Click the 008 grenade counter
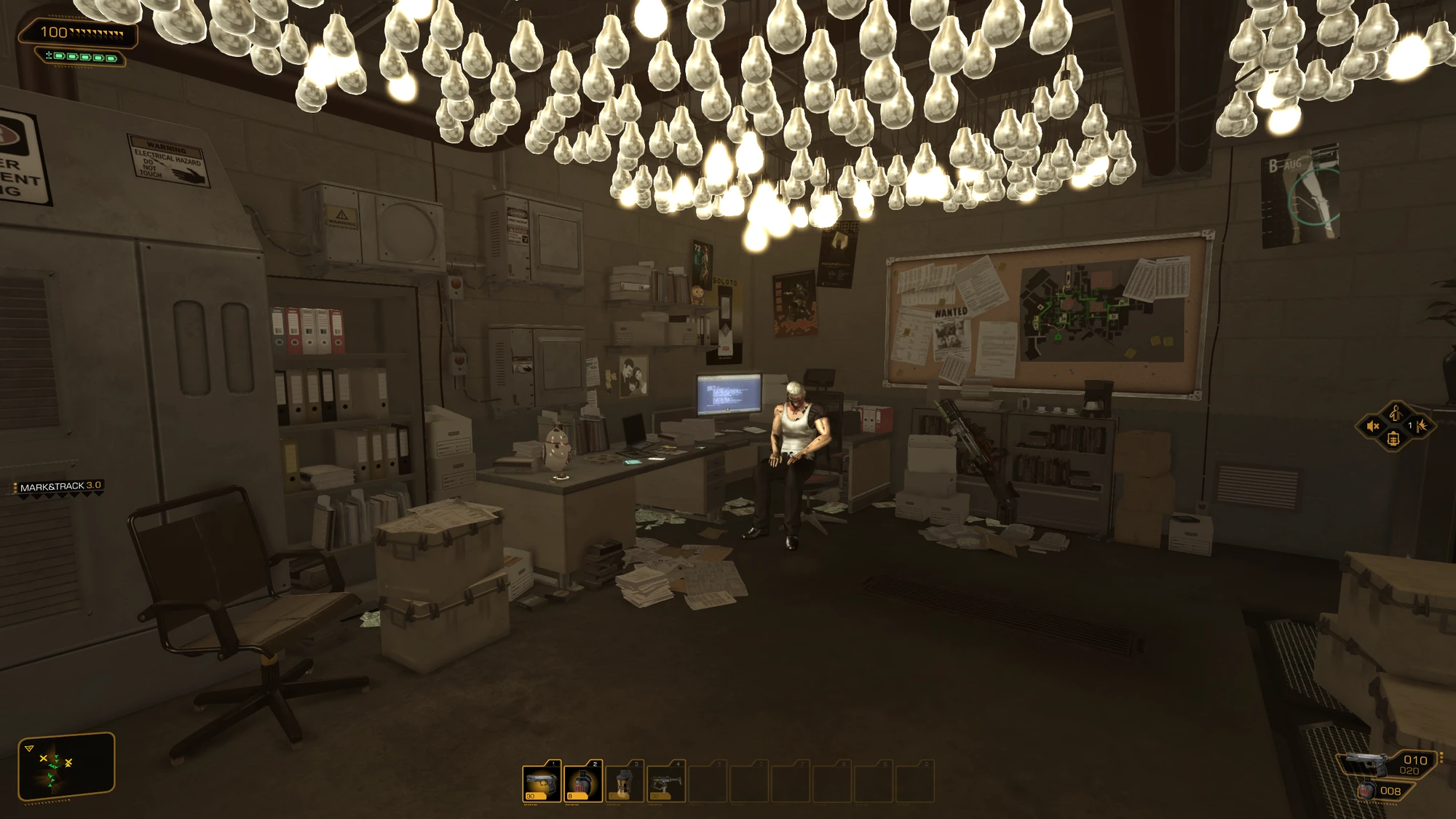 click(x=1390, y=791)
